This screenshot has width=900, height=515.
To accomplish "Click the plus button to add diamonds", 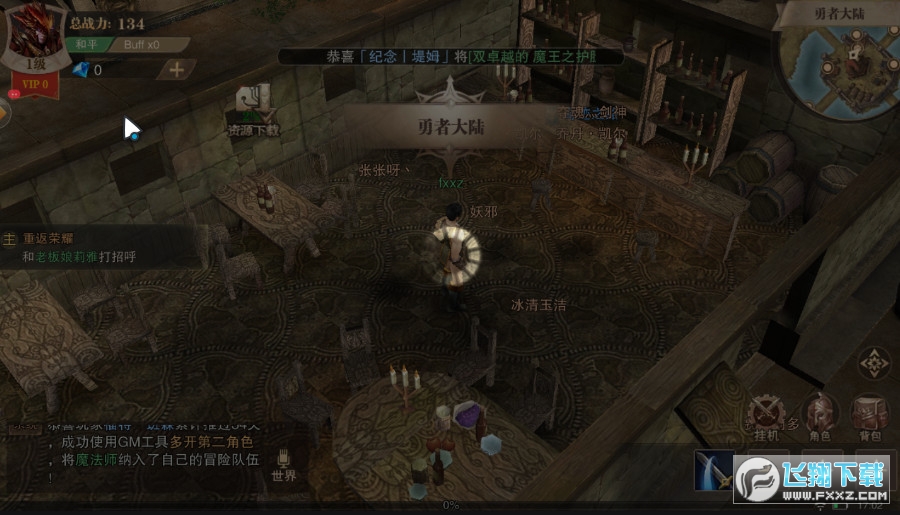I will [x=176, y=69].
